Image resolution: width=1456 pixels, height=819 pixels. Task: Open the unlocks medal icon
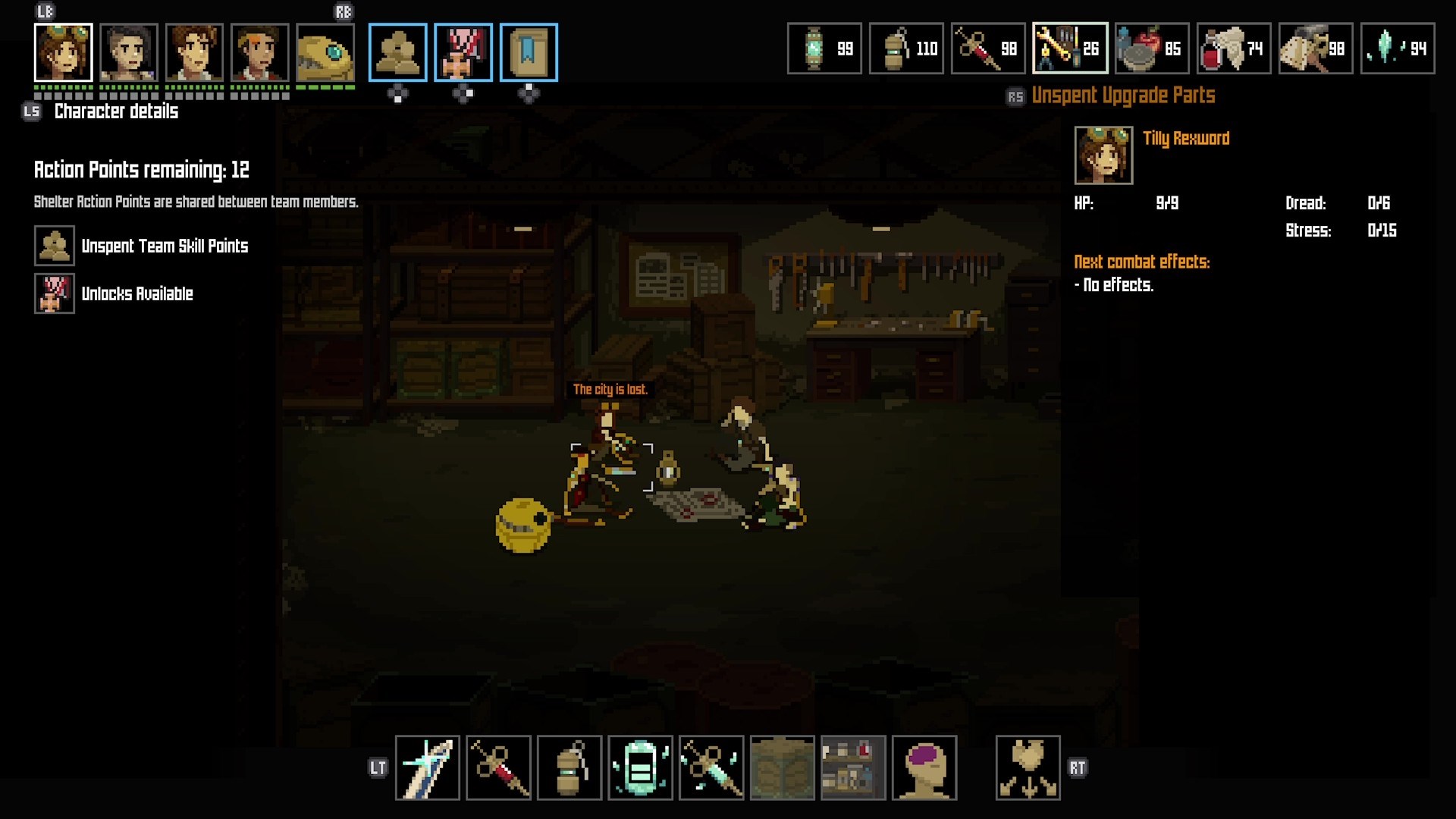463,52
